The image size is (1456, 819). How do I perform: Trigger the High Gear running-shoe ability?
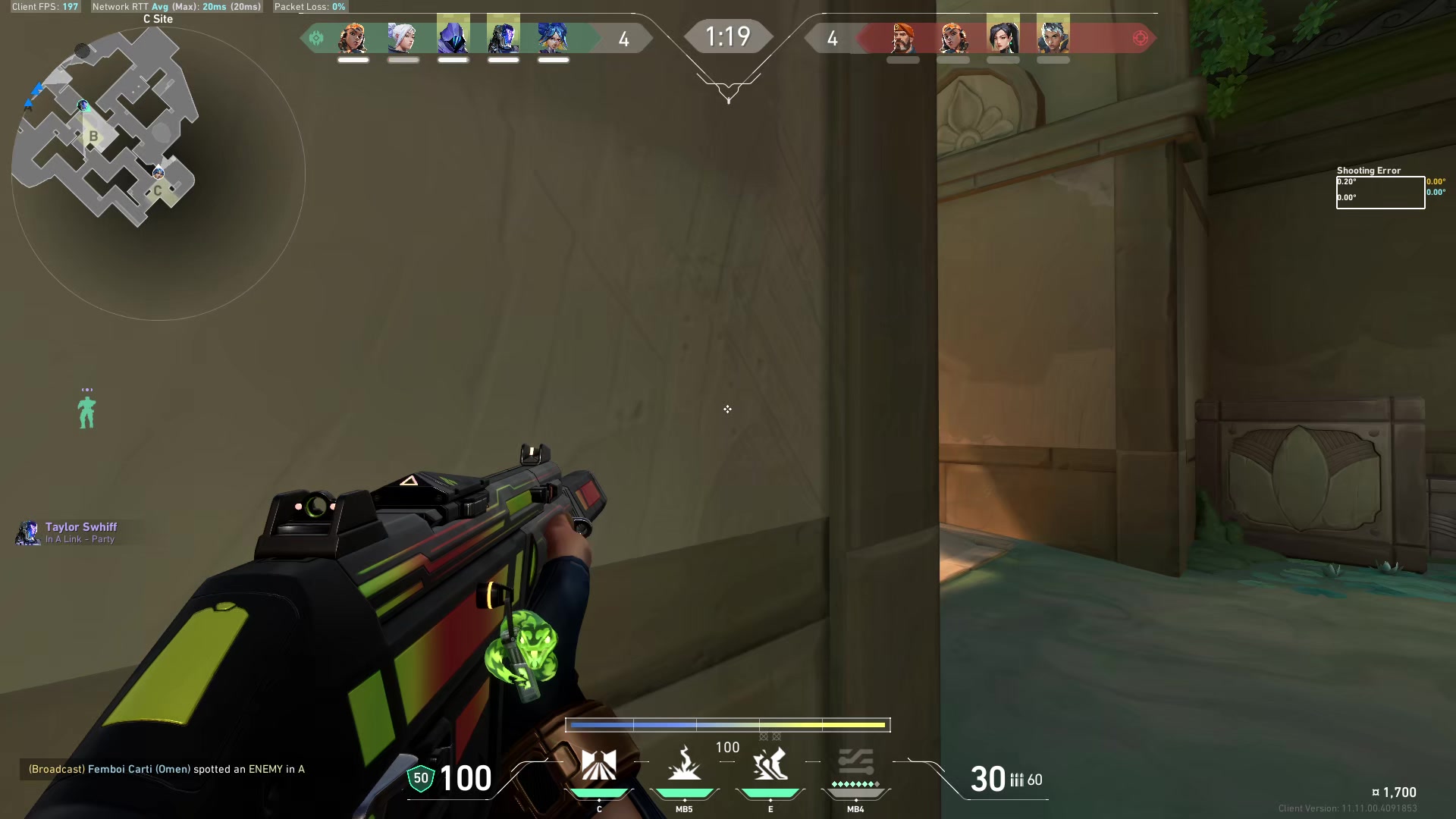click(770, 766)
